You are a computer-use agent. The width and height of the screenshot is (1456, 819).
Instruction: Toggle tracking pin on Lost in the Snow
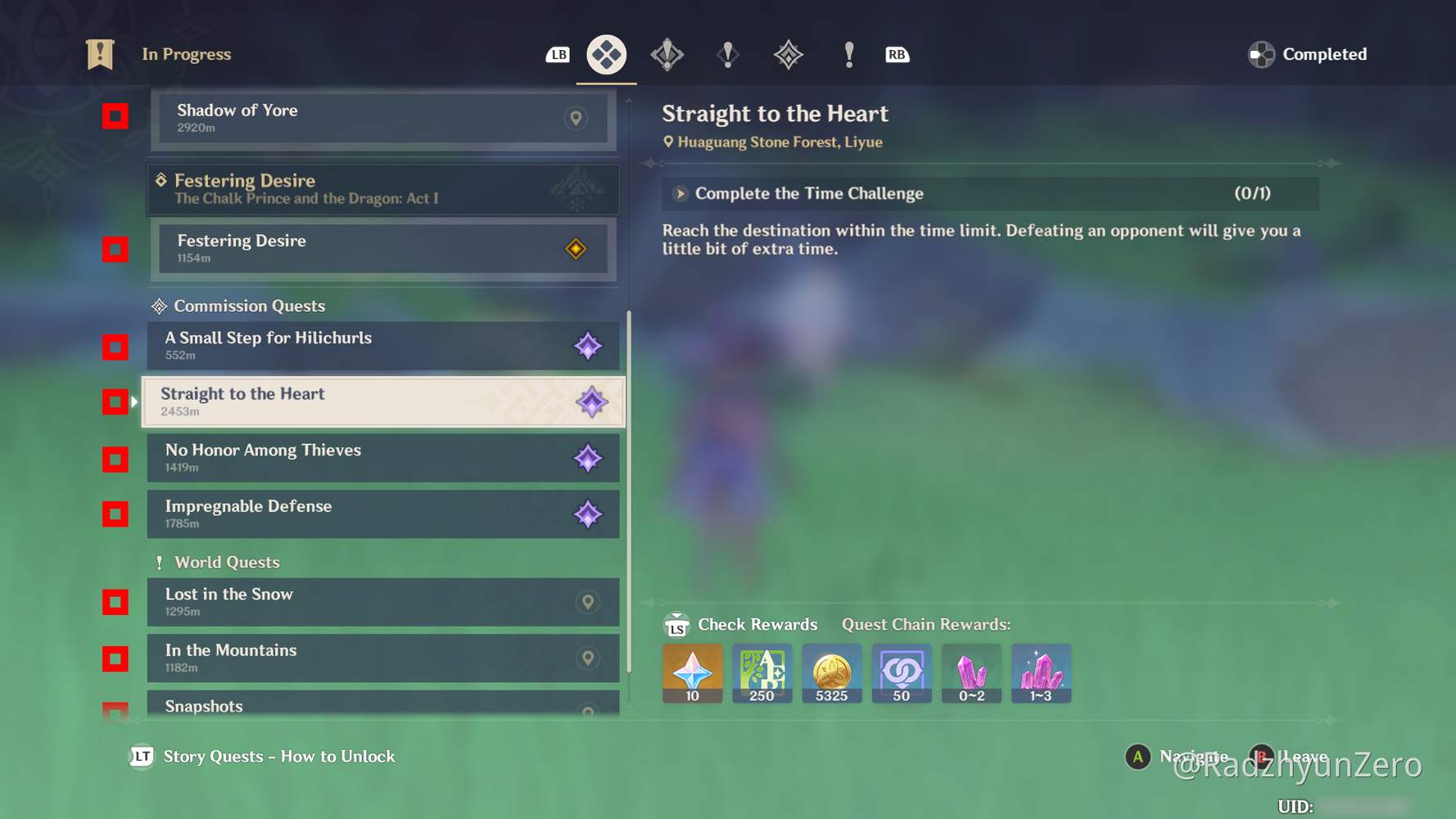point(588,602)
